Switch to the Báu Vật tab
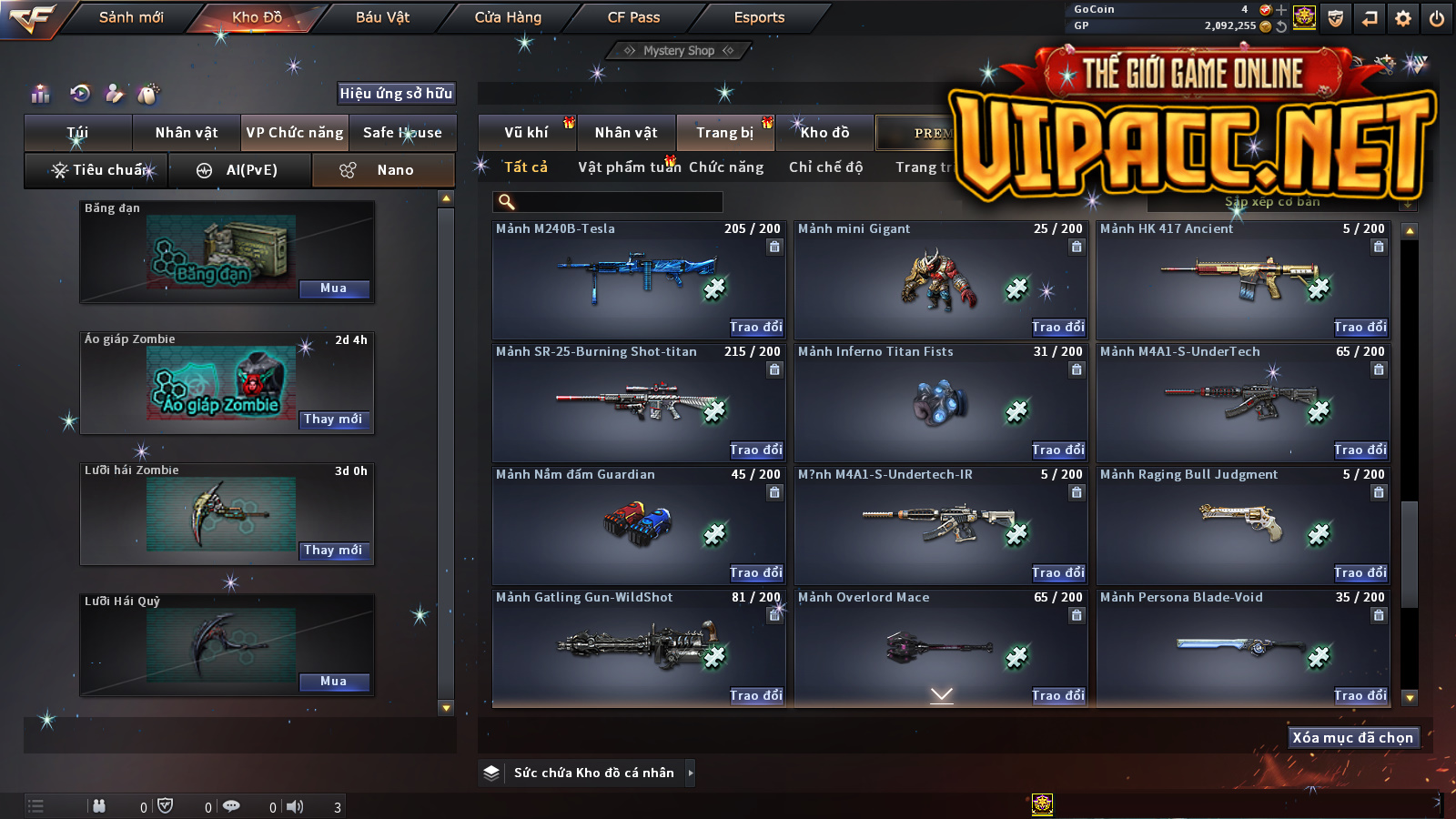Screen dimensions: 1456x819 point(382,17)
